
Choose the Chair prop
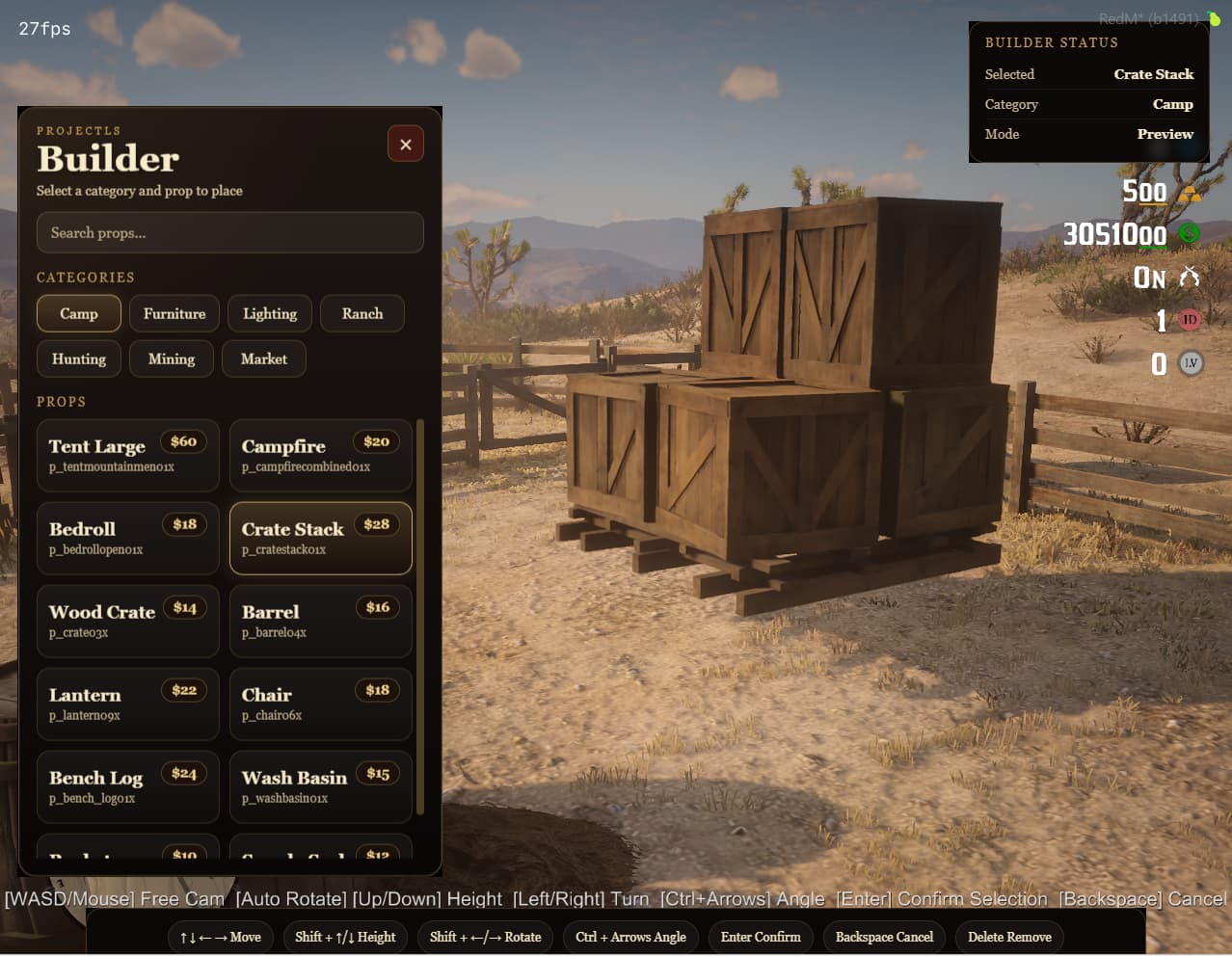pos(320,704)
